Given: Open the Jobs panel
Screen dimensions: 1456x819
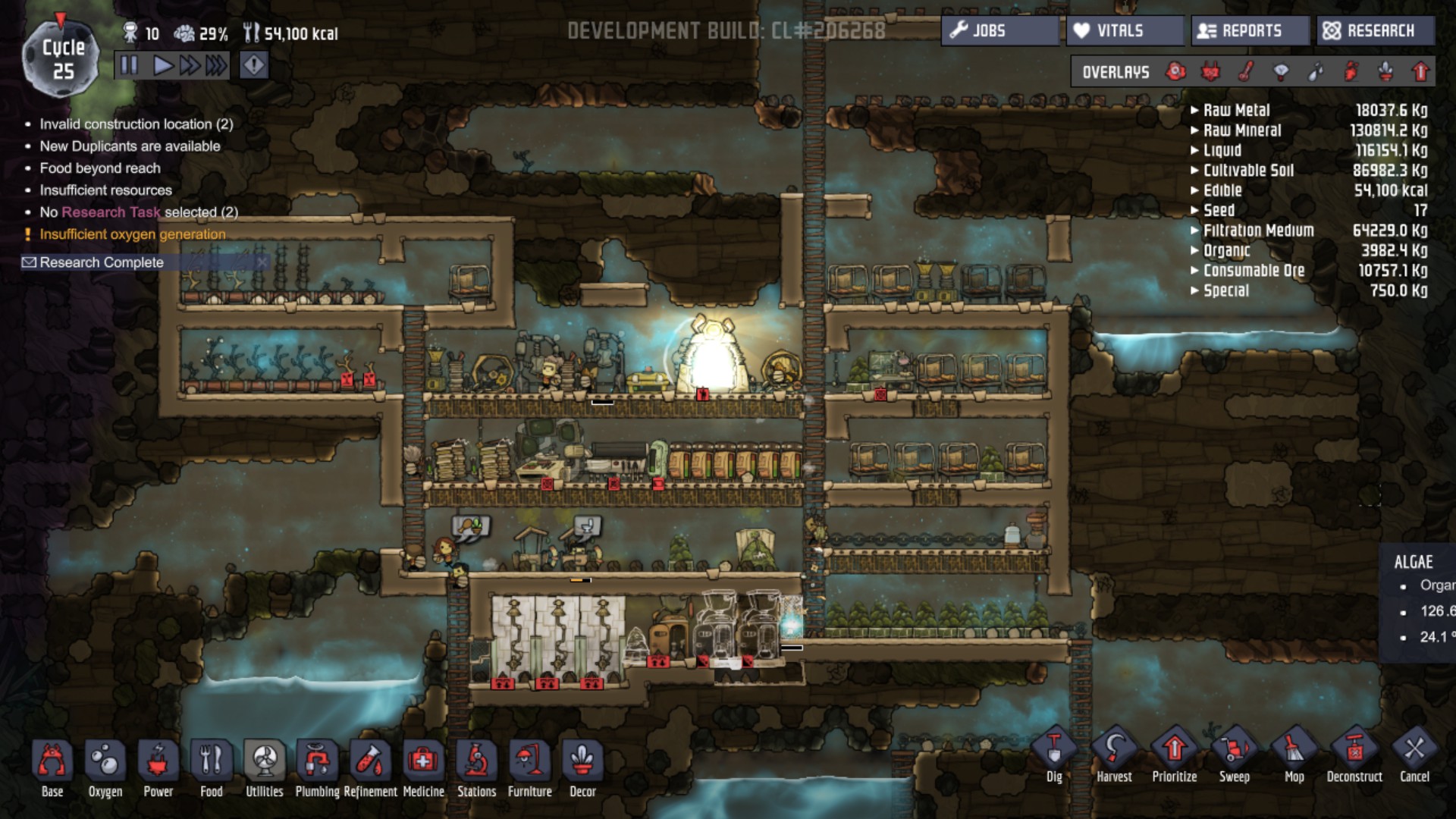Looking at the screenshot, I should coord(999,31).
